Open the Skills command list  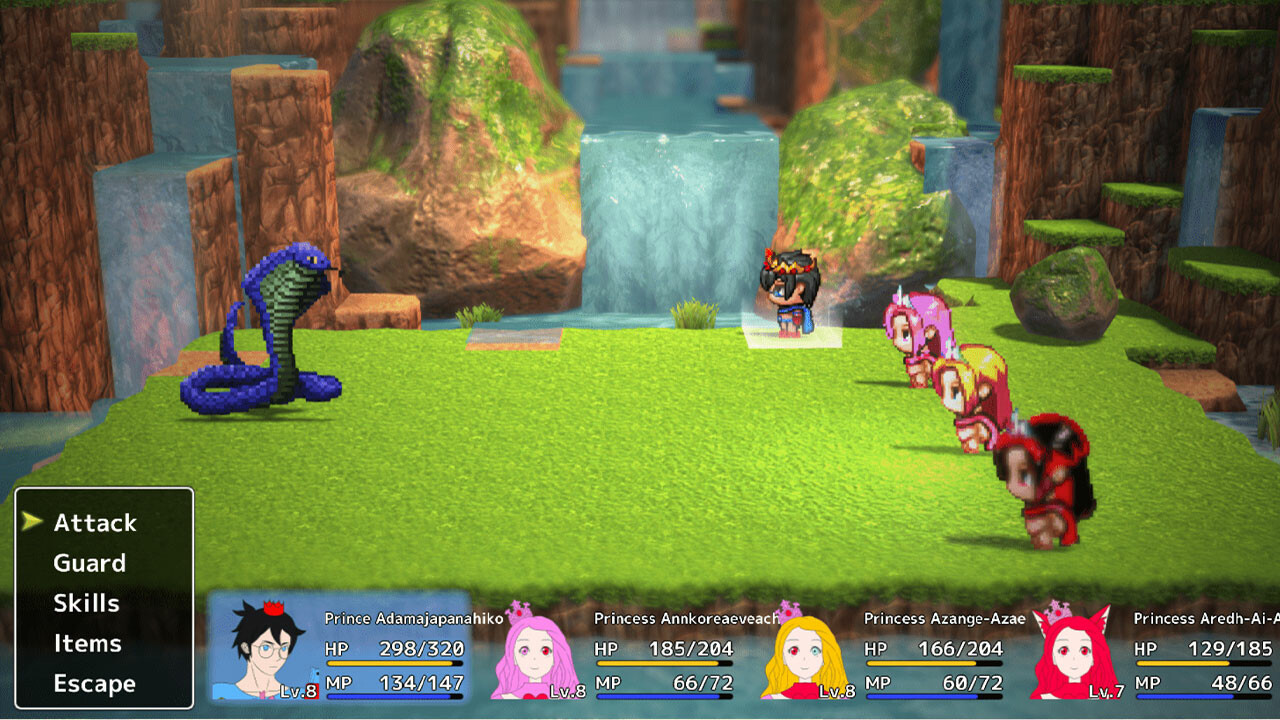(x=87, y=603)
